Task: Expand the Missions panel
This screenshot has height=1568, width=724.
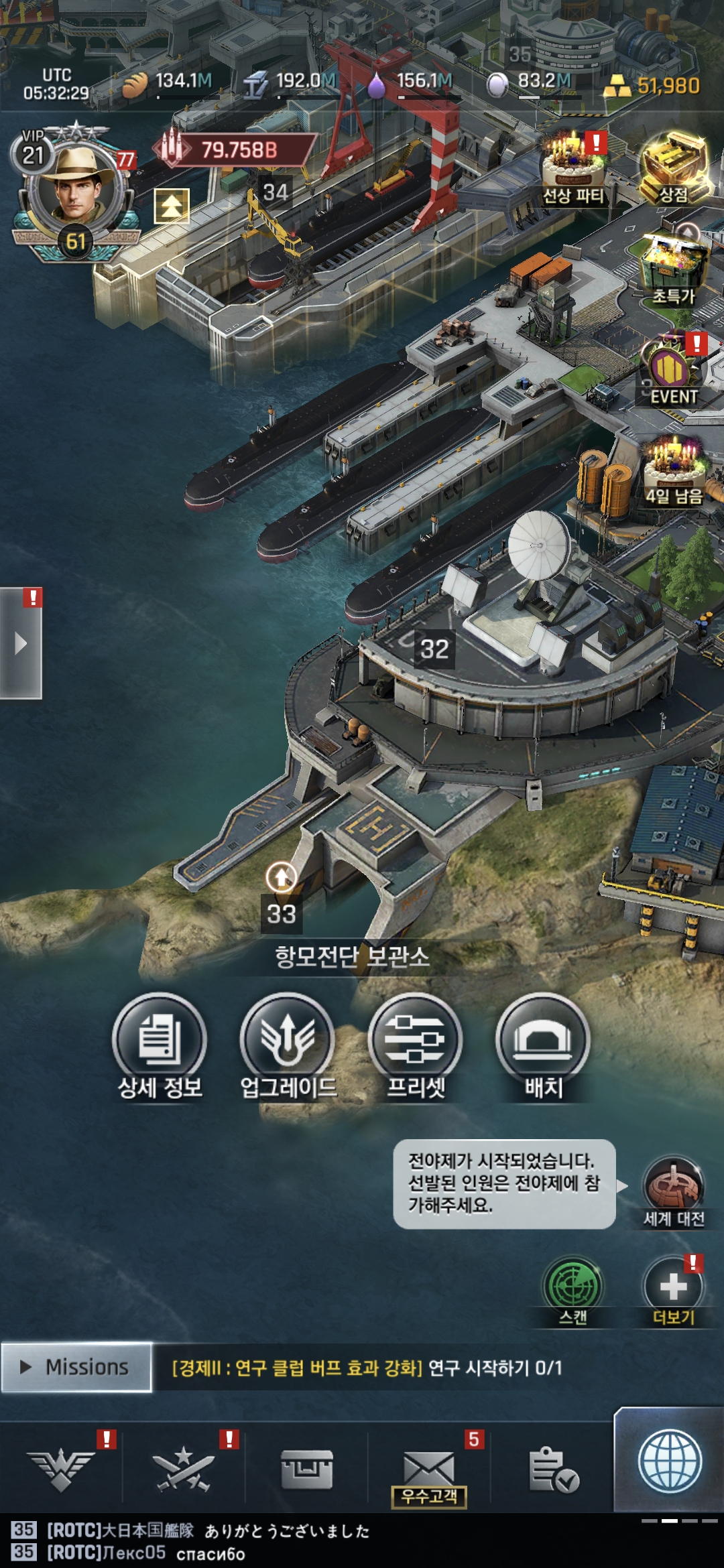Action: [76, 1367]
